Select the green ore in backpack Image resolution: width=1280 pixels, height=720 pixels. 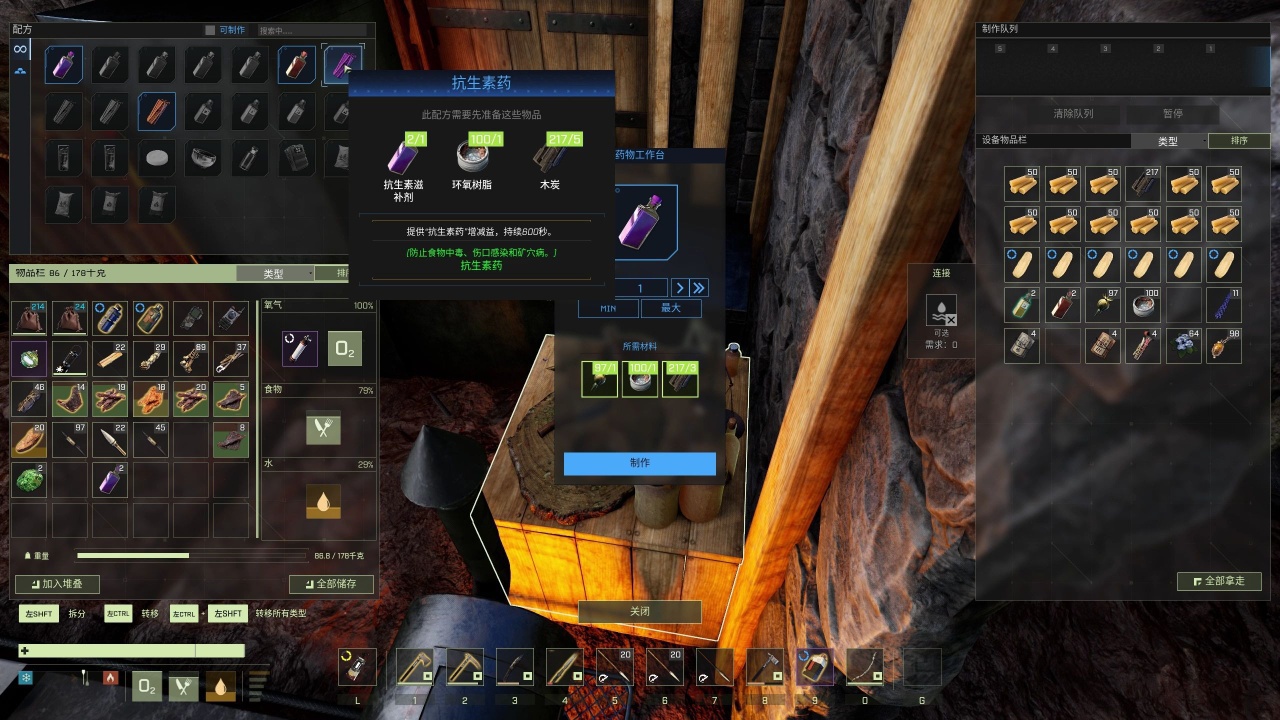click(29, 480)
